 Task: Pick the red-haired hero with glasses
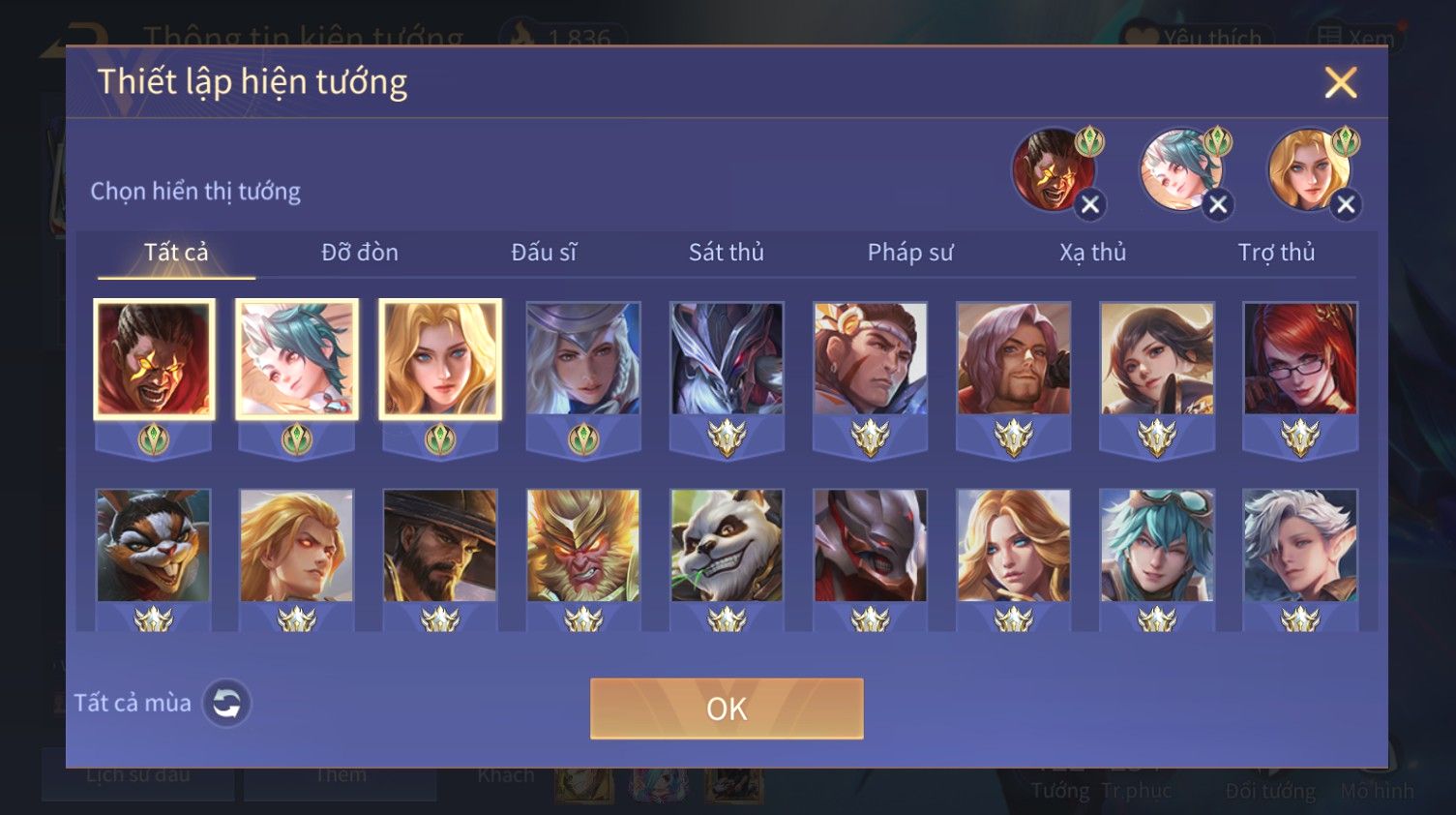1300,359
